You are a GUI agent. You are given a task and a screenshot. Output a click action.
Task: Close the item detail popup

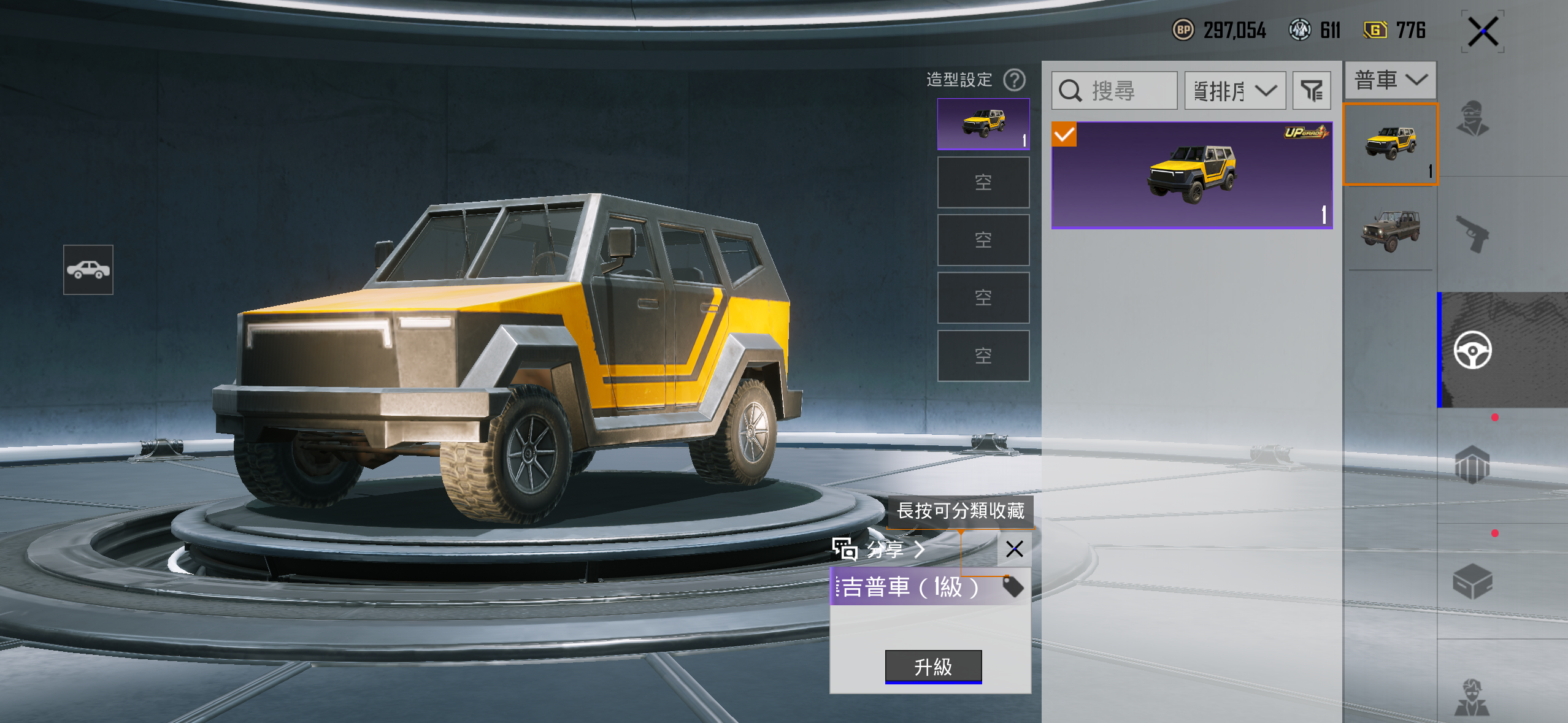[1014, 549]
